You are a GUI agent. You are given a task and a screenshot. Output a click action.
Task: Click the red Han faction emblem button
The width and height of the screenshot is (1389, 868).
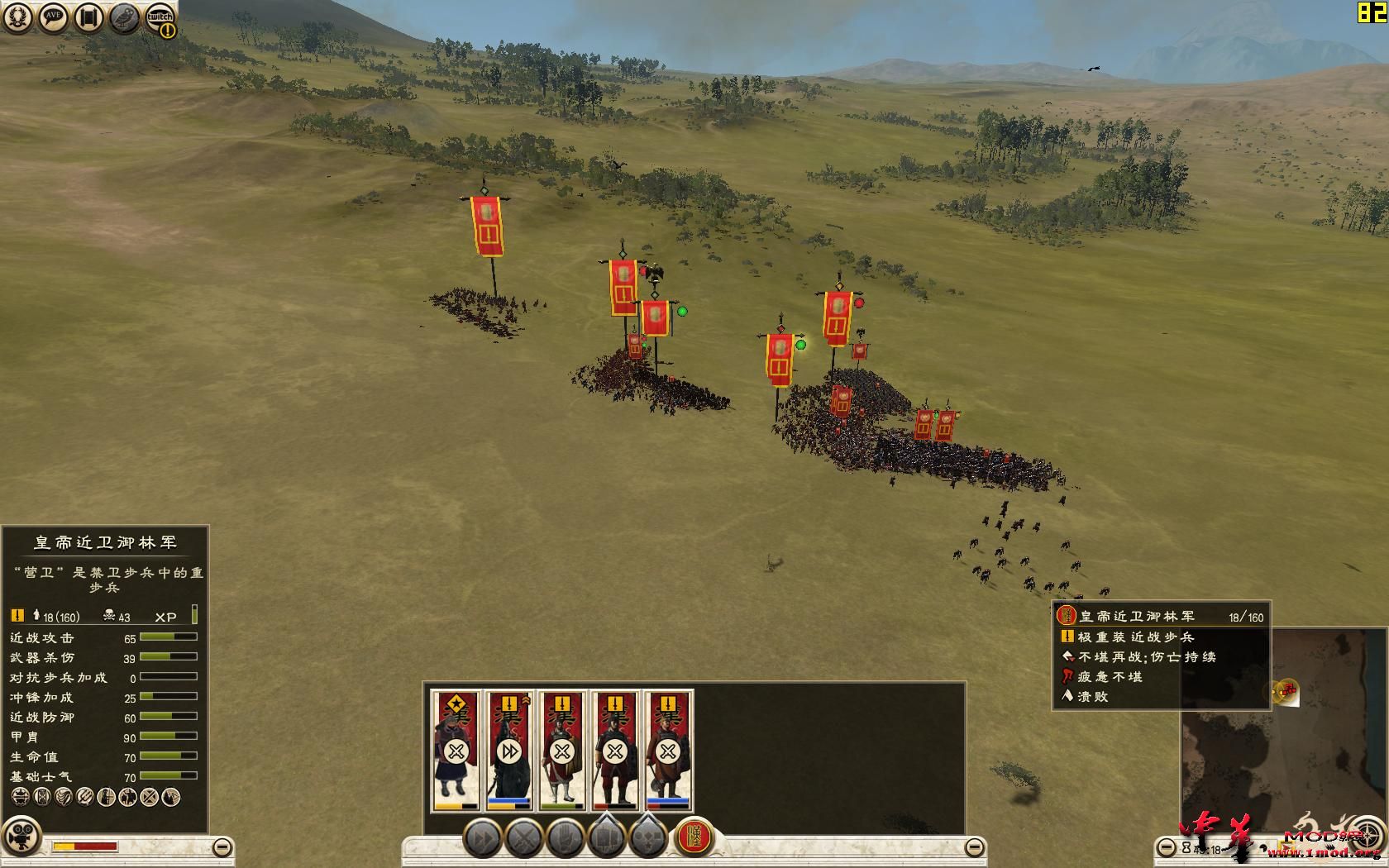(x=694, y=837)
